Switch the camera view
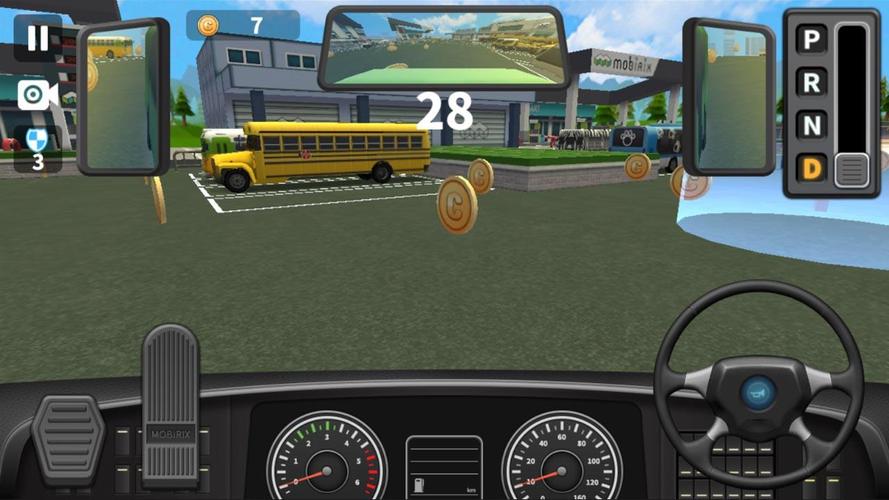The image size is (889, 500). (x=37, y=94)
